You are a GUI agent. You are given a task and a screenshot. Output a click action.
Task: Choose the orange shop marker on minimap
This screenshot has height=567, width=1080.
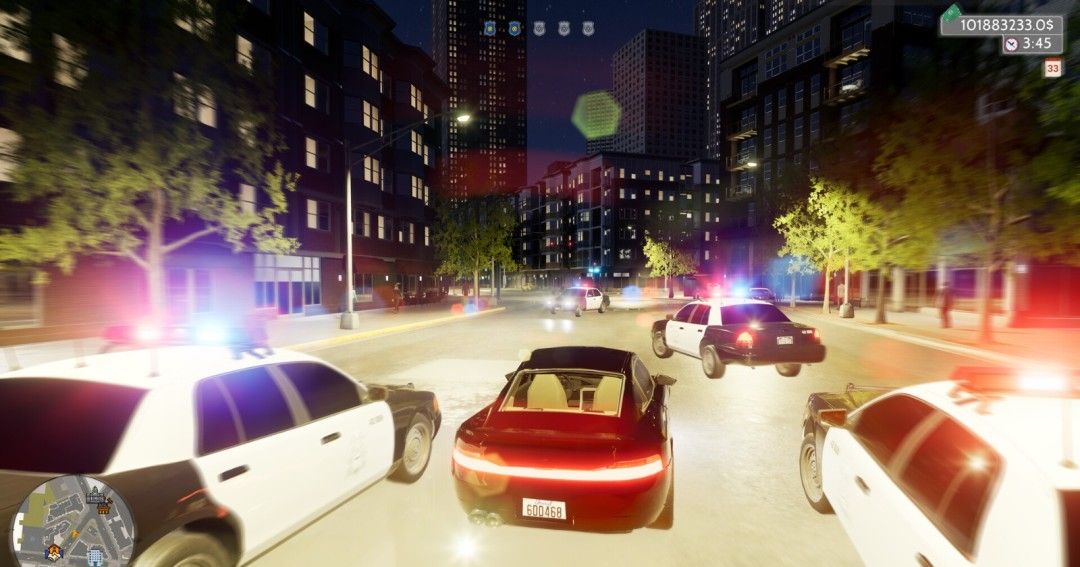click(103, 509)
